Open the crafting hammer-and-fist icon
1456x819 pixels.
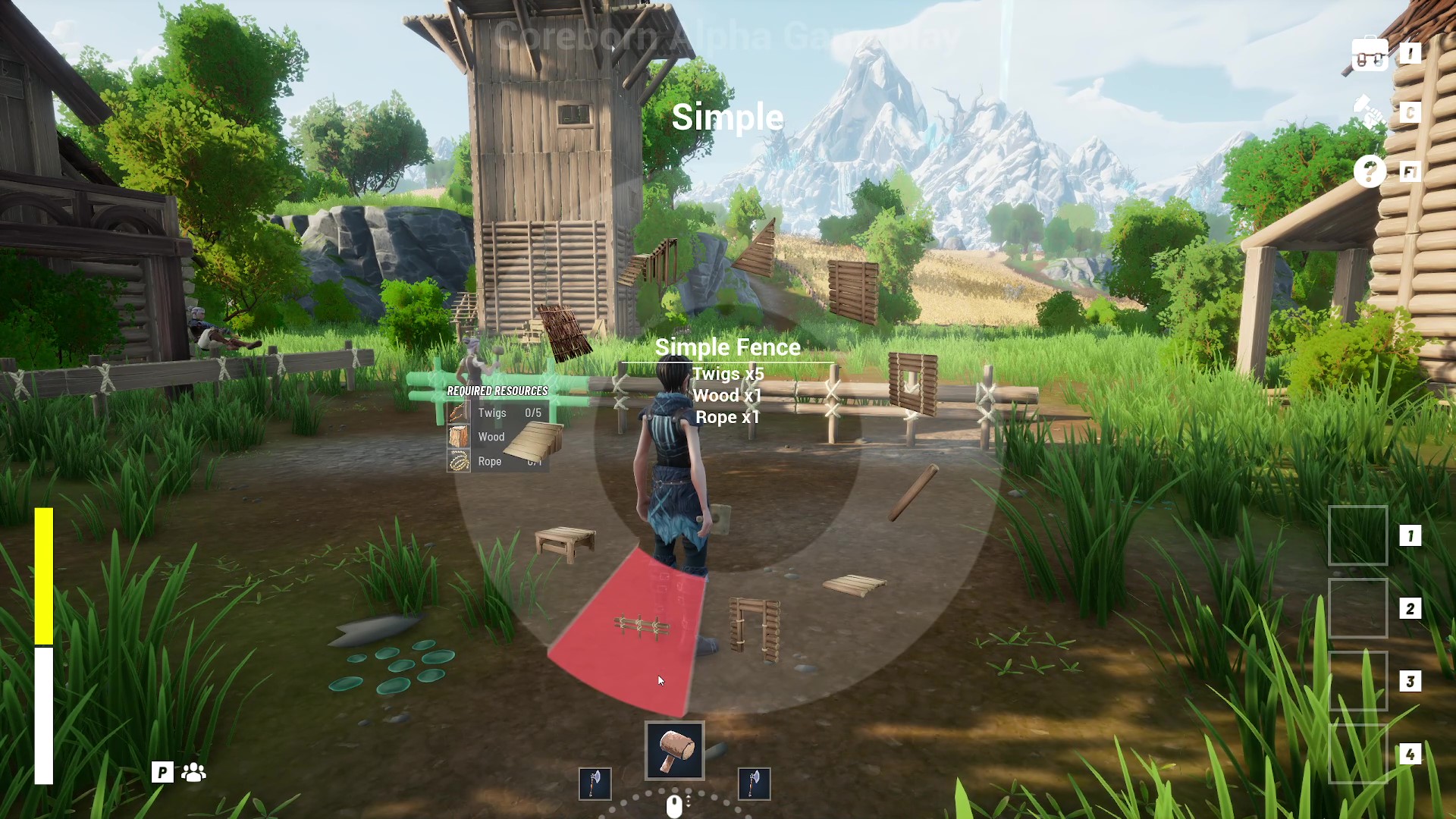click(1370, 113)
